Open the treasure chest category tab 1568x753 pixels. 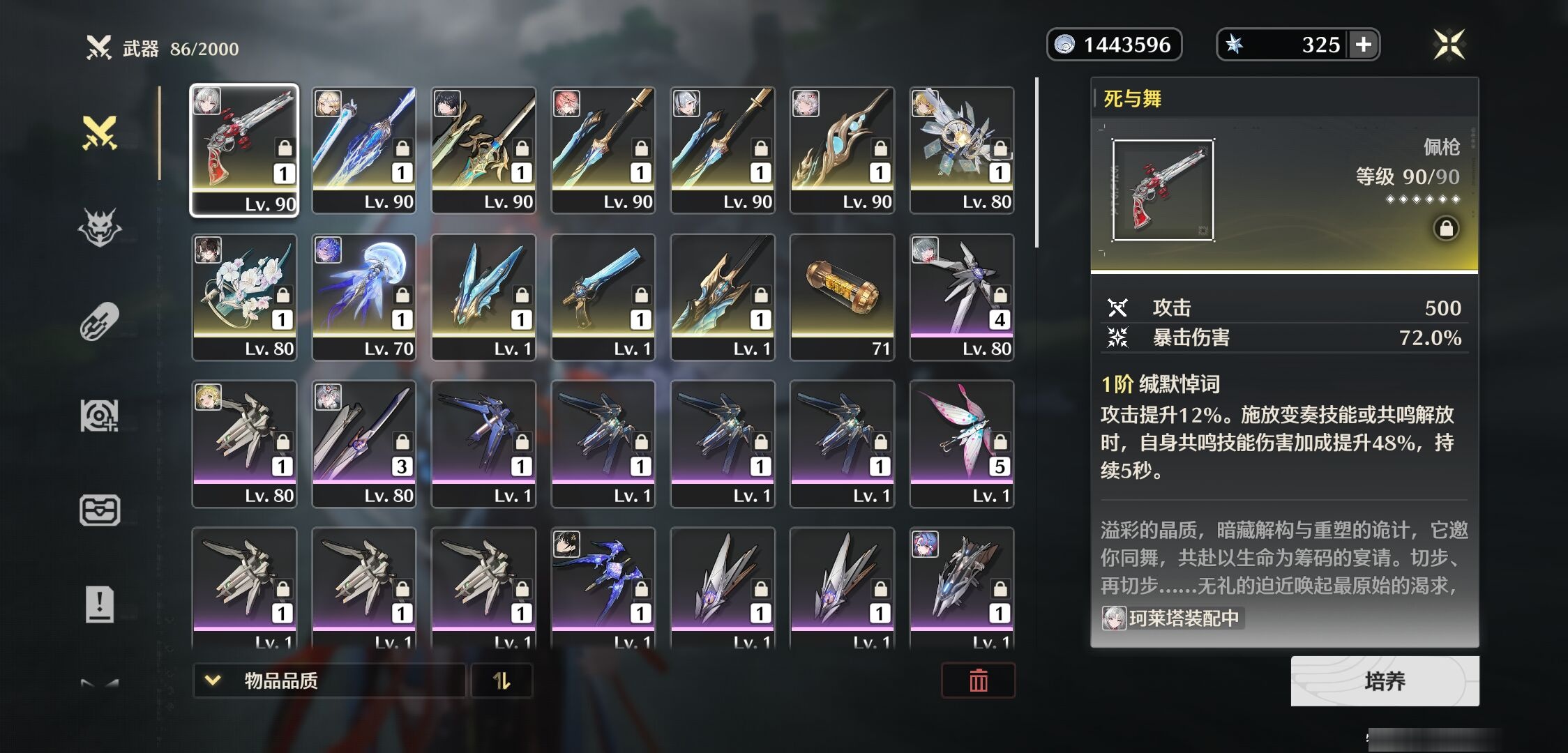click(100, 510)
